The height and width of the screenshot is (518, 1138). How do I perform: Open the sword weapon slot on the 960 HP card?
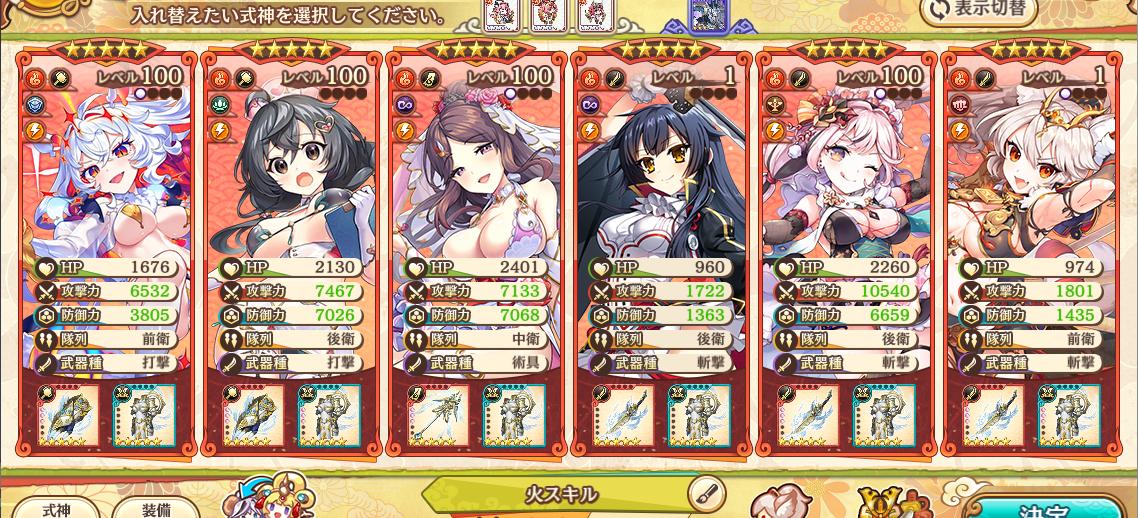624,415
